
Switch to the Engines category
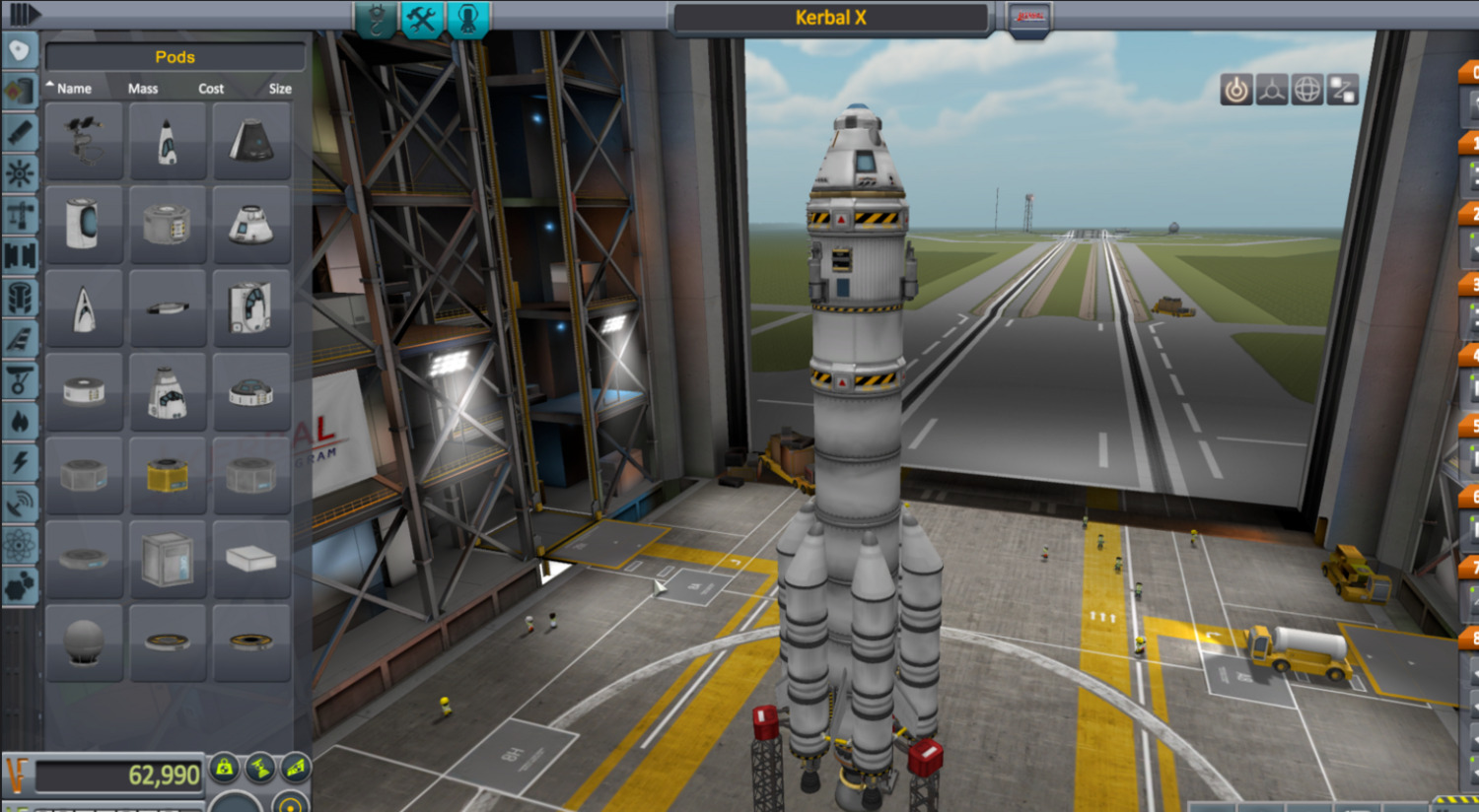pos(20,132)
